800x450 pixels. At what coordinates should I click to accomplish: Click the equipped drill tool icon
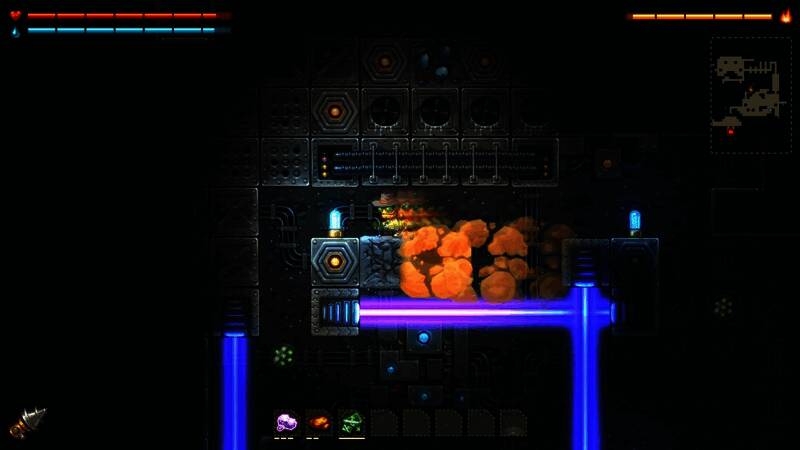28,422
